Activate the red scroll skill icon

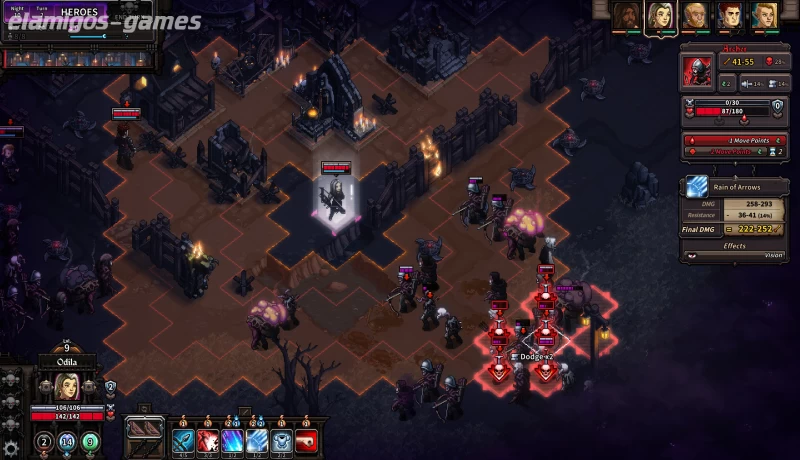(306, 440)
